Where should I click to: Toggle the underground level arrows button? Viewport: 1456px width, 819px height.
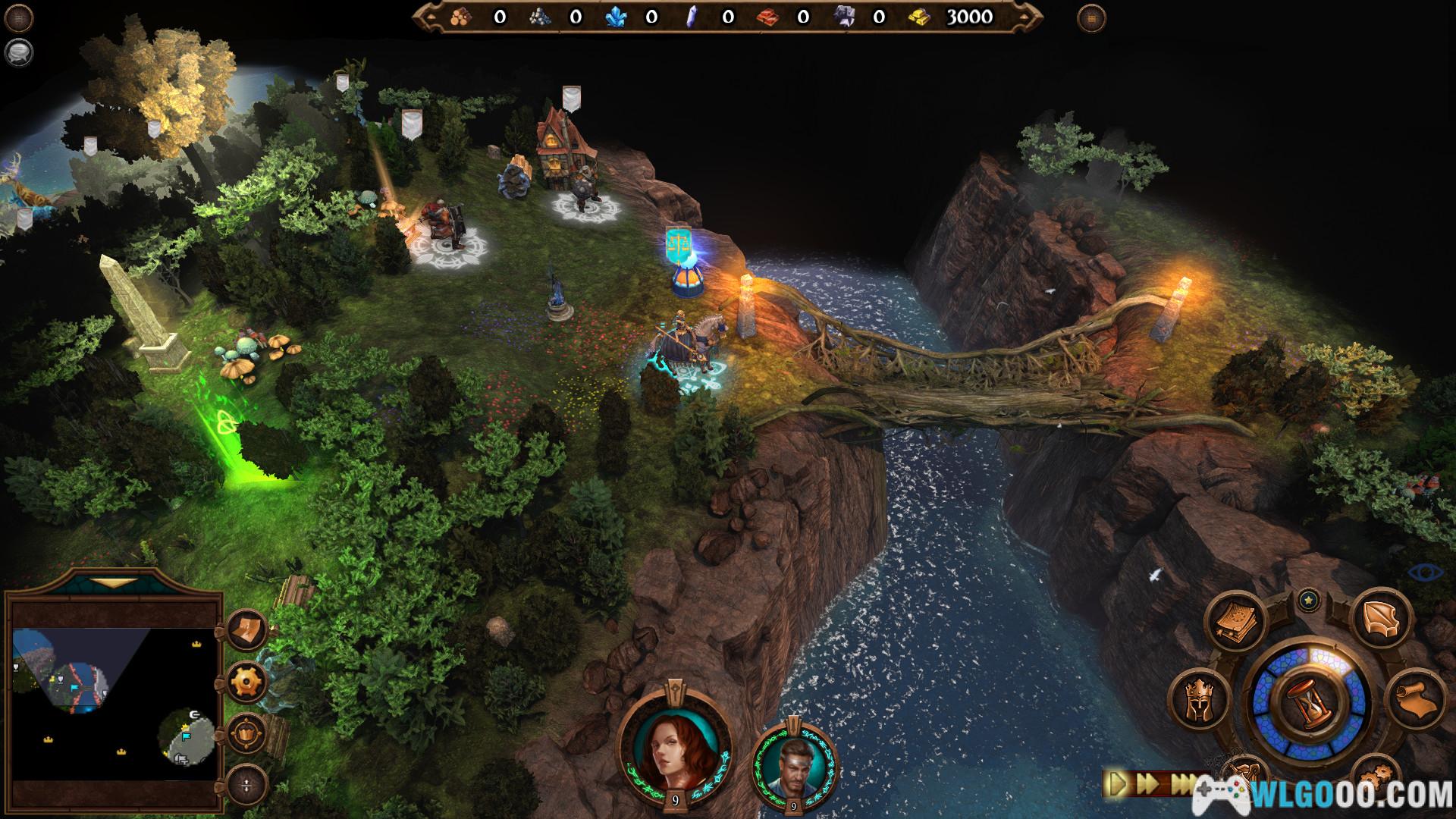coord(246,784)
